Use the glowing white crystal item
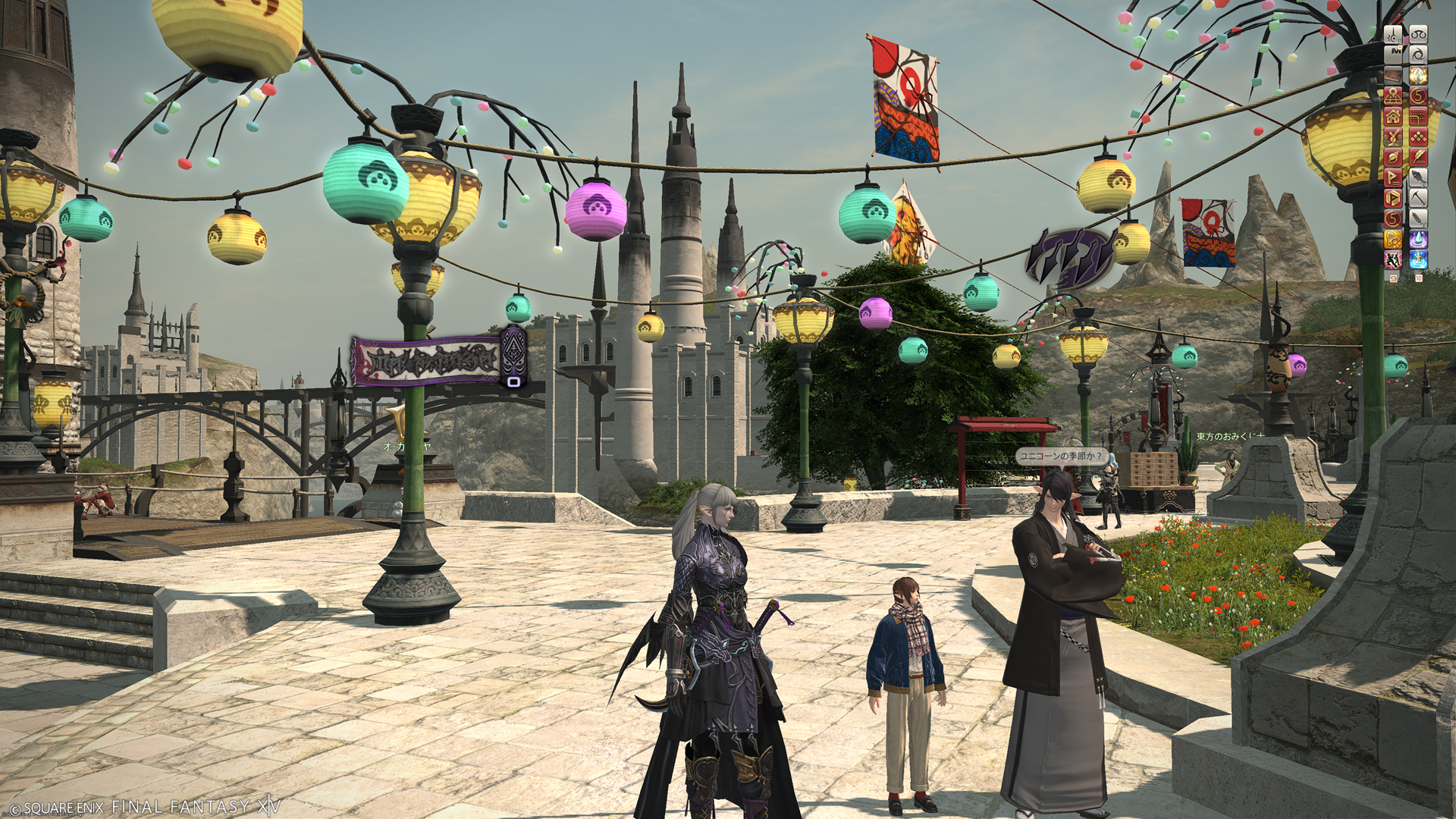 pos(1418,75)
